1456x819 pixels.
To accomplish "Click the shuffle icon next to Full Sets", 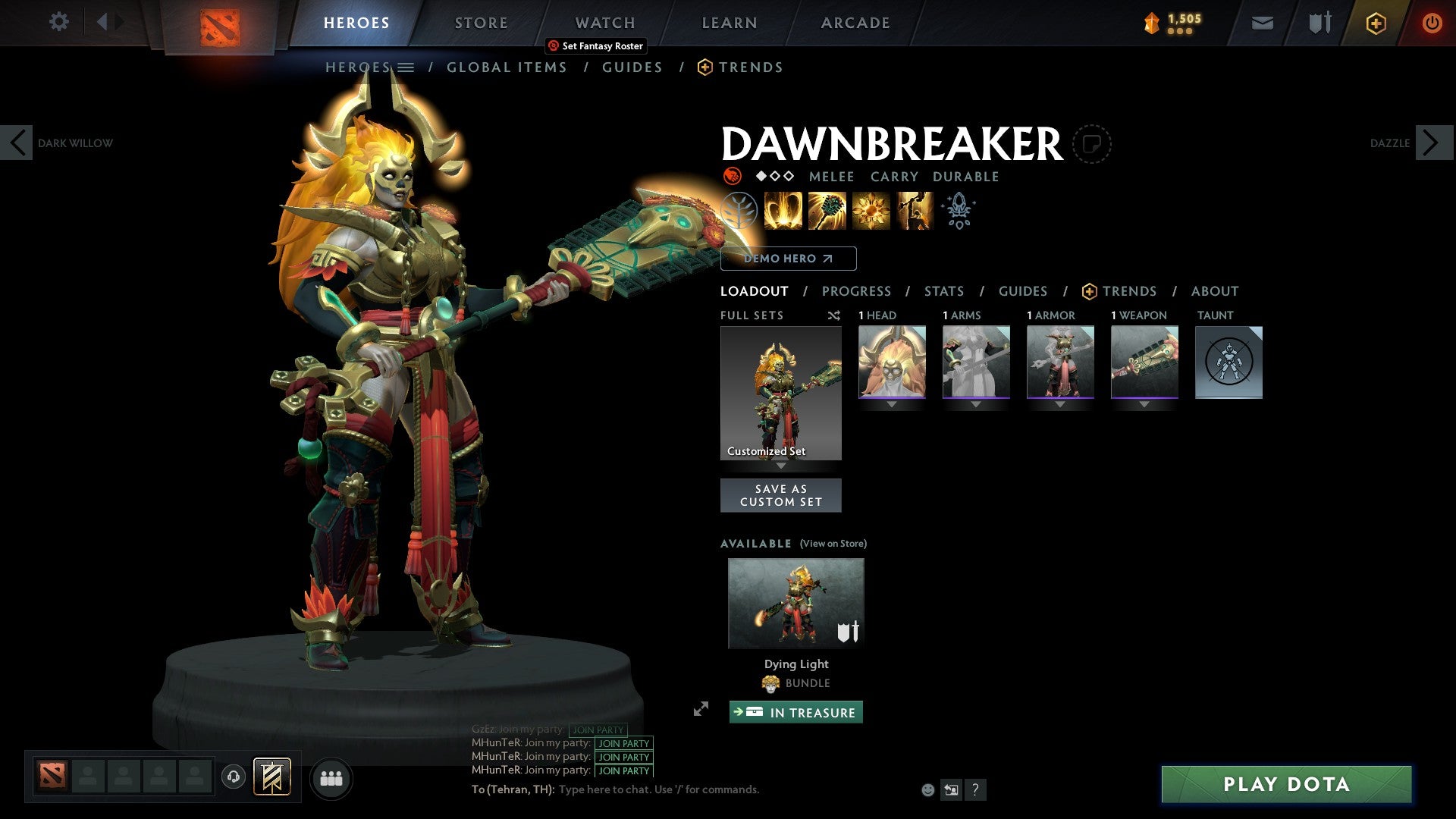I will (834, 315).
